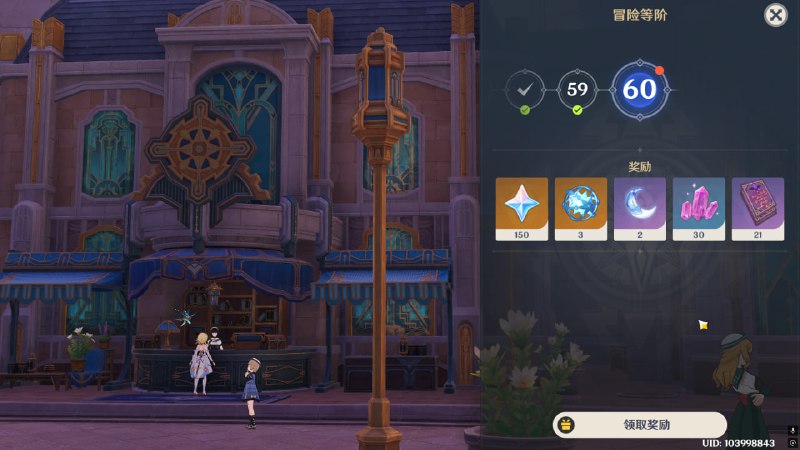Inspect the purple book reward of 21
The height and width of the screenshot is (450, 800).
(x=758, y=208)
